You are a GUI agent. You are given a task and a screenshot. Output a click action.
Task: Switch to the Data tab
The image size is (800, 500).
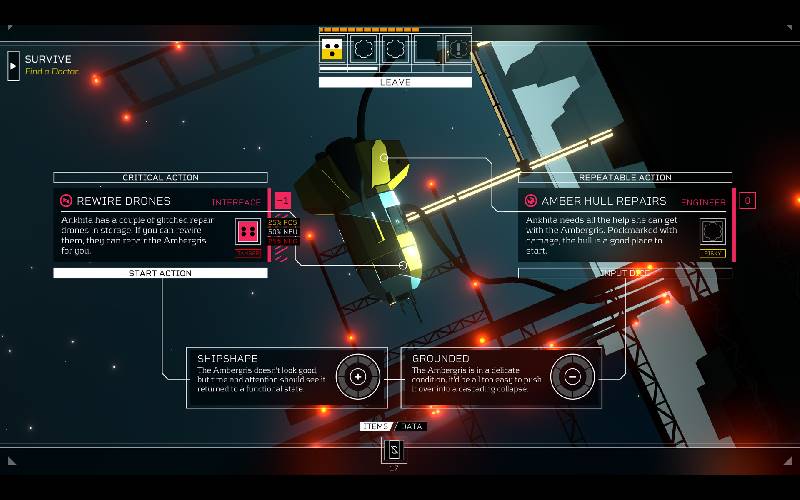pyautogui.click(x=412, y=427)
